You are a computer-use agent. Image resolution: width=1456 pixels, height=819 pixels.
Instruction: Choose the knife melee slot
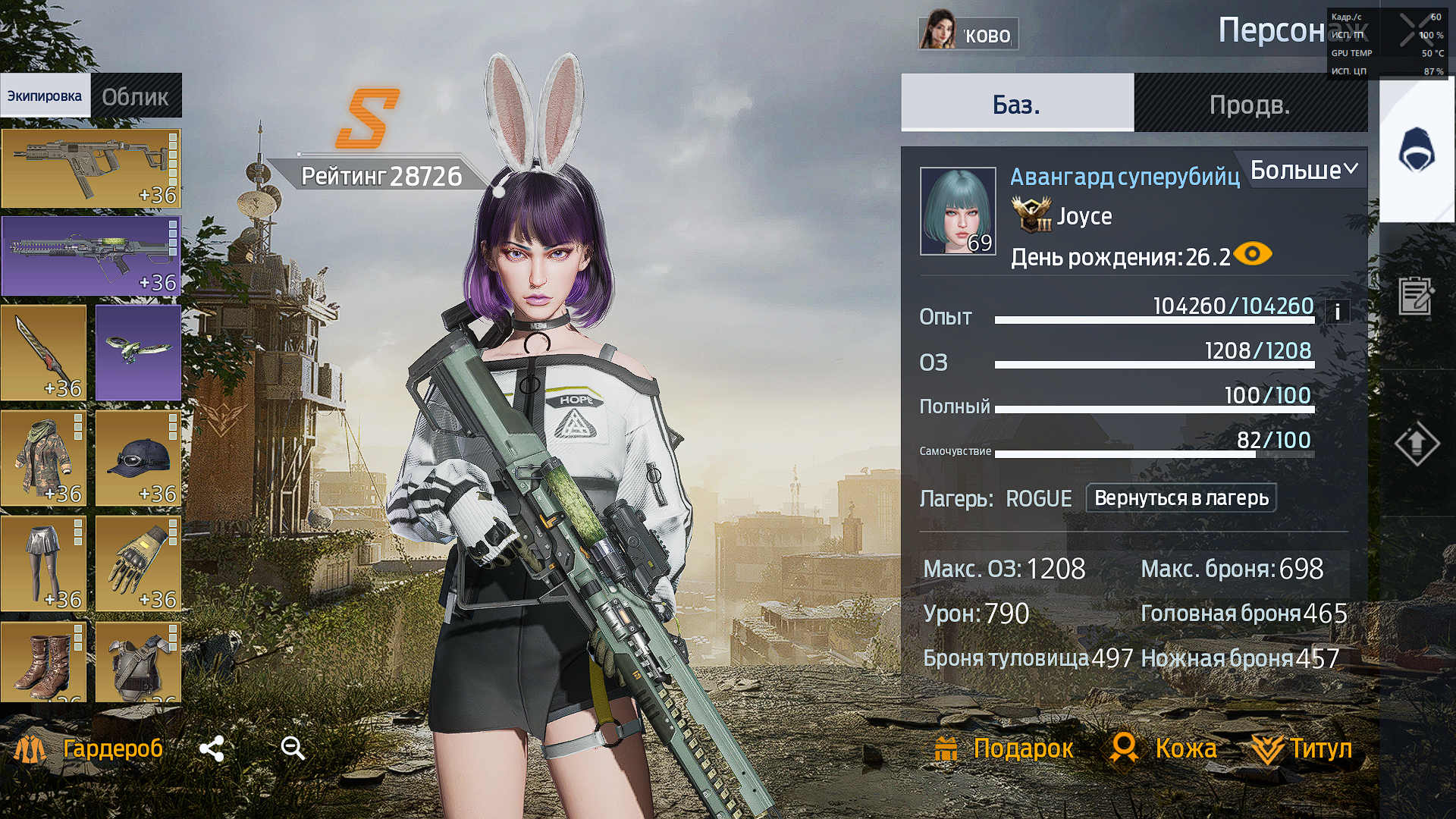click(x=43, y=353)
